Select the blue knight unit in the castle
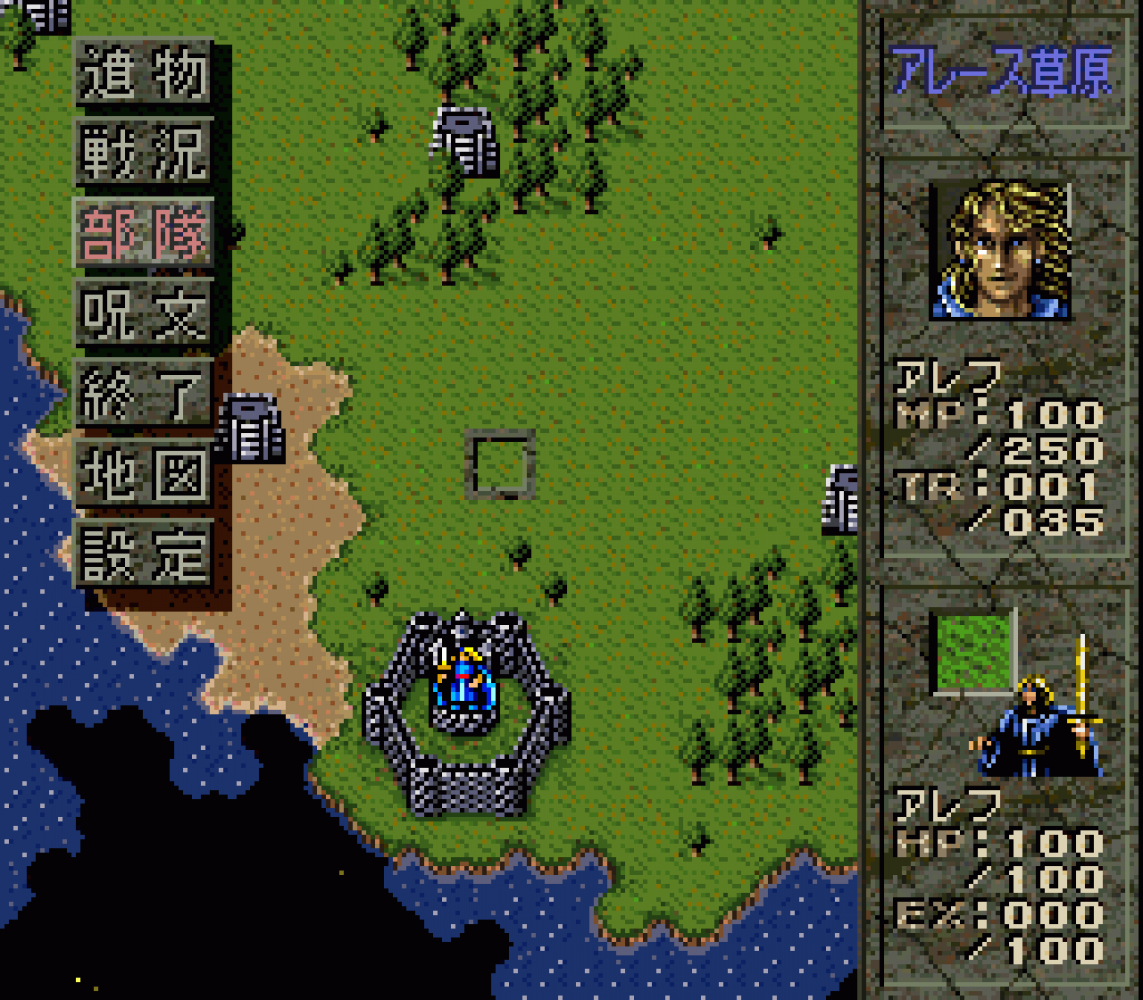Screen dimensions: 1143x1000 click(462, 680)
